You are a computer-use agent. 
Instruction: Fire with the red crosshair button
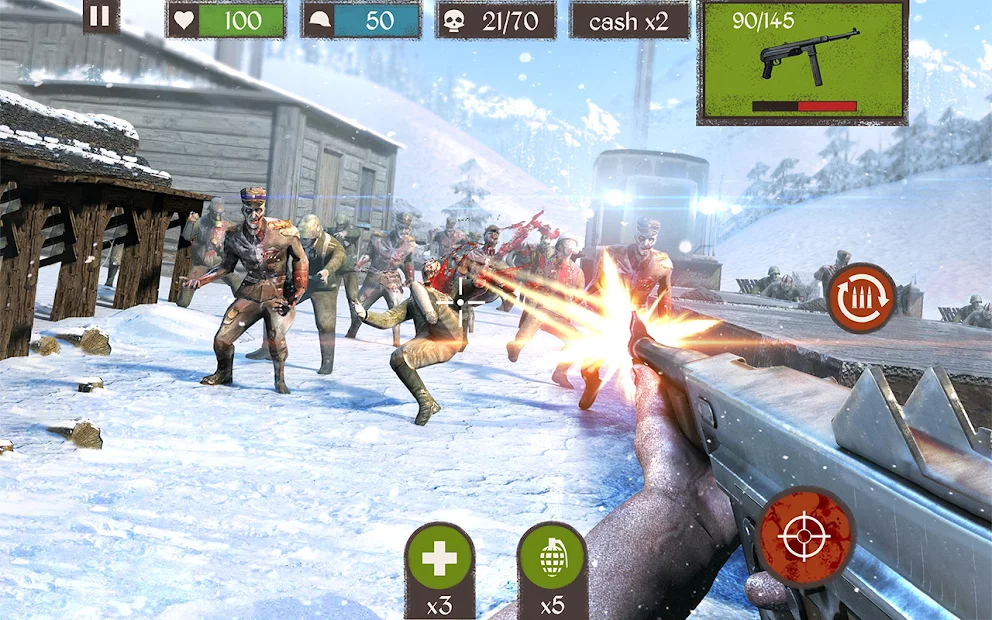(x=805, y=537)
